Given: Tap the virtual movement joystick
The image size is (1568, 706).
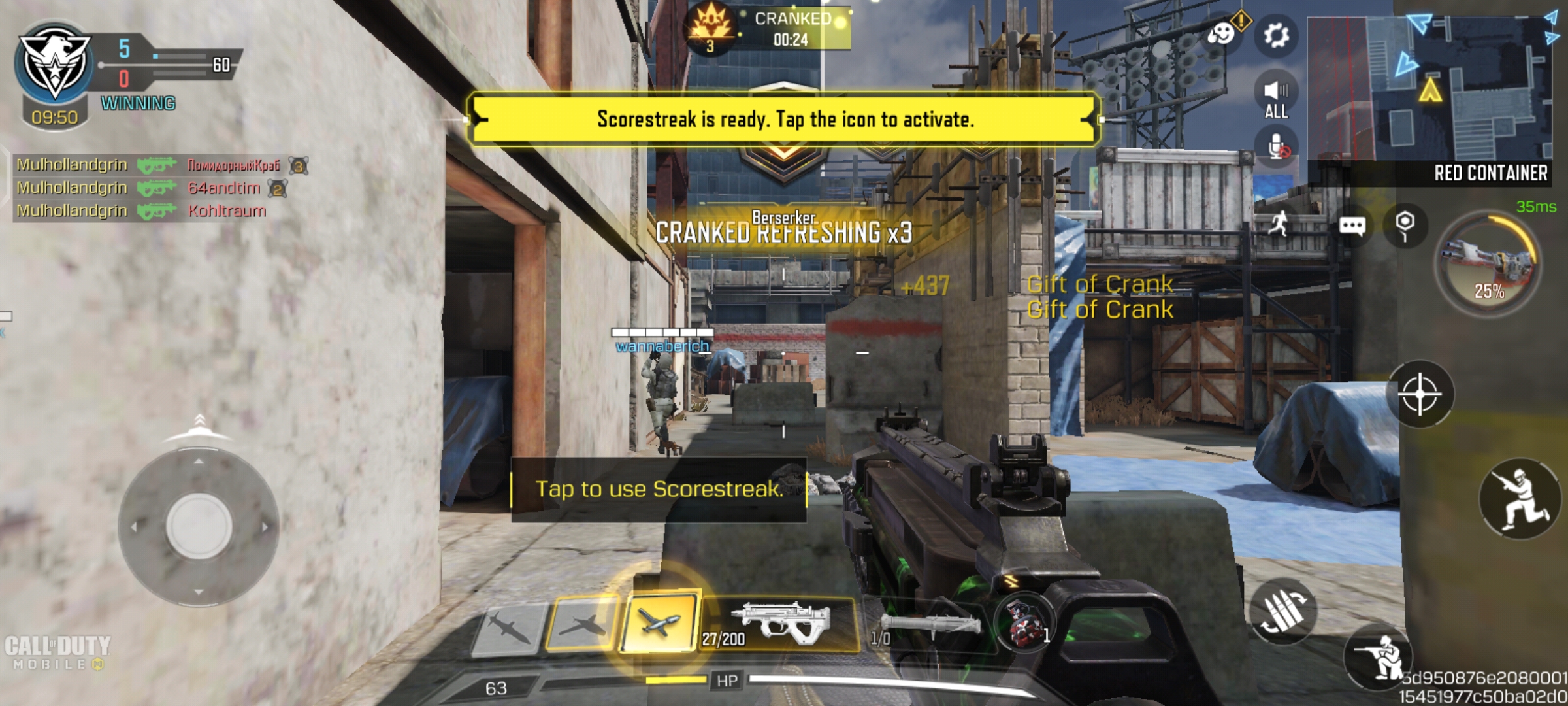Looking at the screenshot, I should coord(199,526).
